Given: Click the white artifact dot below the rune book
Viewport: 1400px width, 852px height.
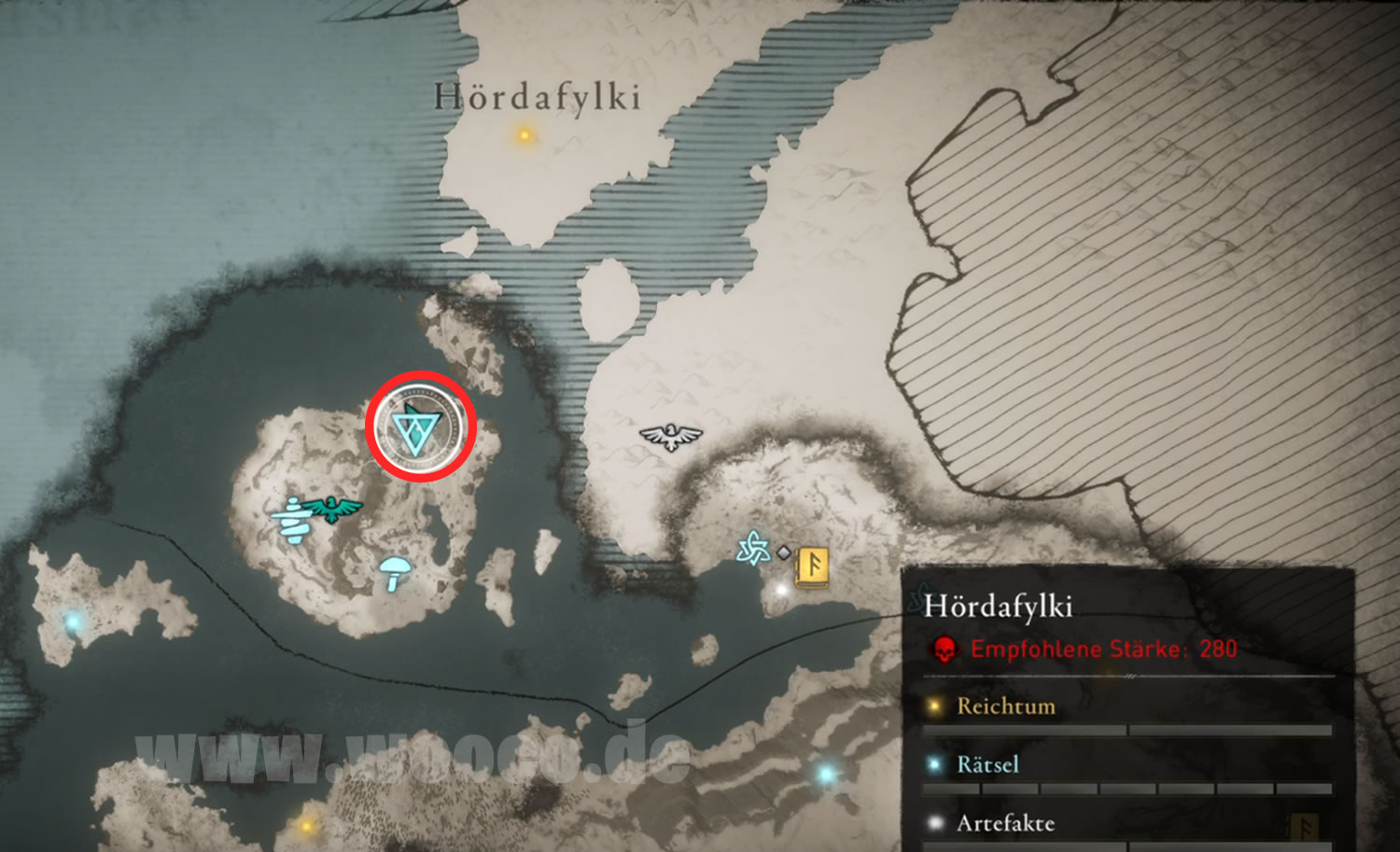Looking at the screenshot, I should click(x=782, y=589).
